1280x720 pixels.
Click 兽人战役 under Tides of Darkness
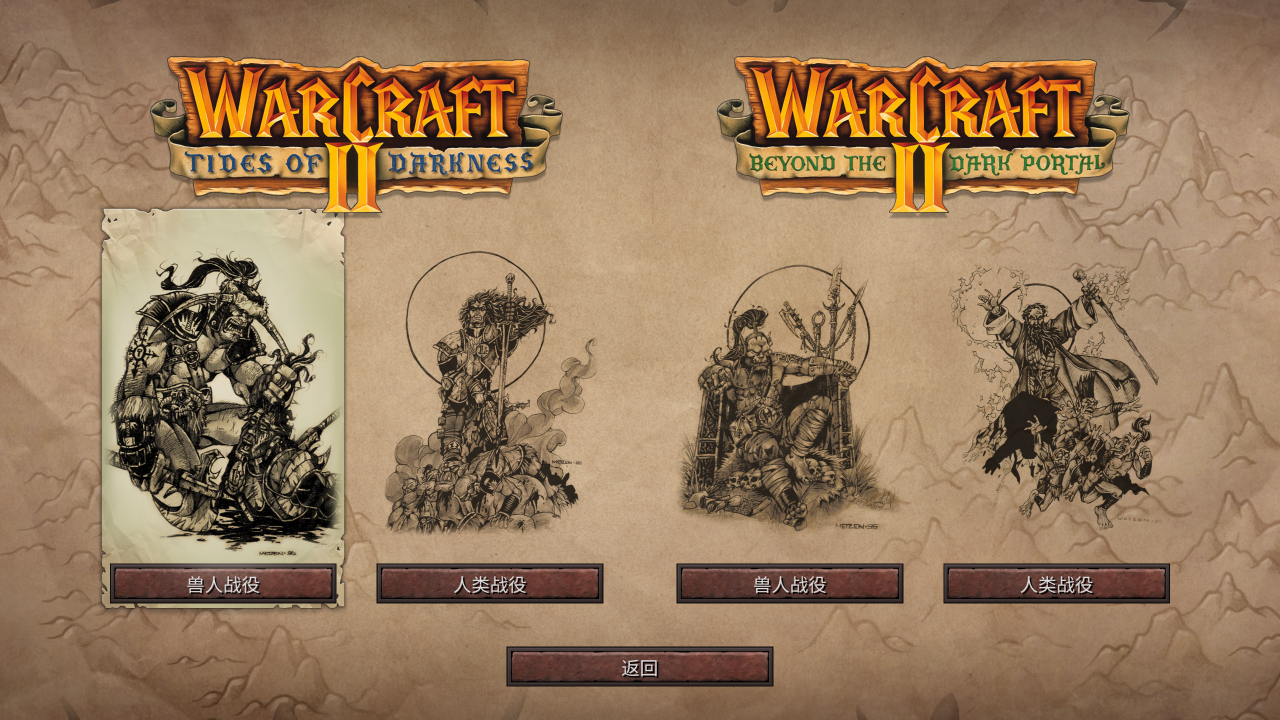tap(220, 583)
